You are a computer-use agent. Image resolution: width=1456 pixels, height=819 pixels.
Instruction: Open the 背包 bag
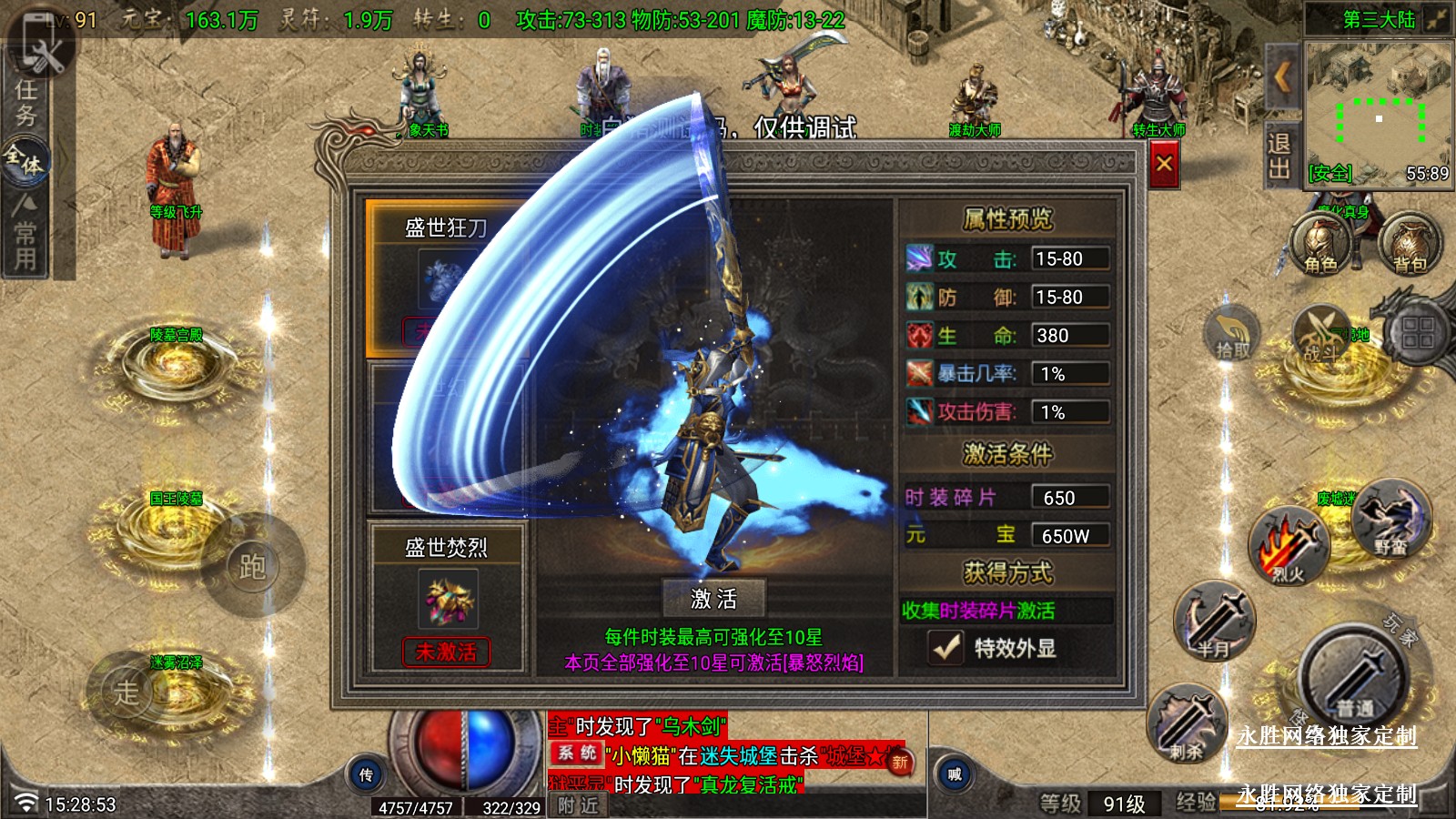coord(1410,246)
